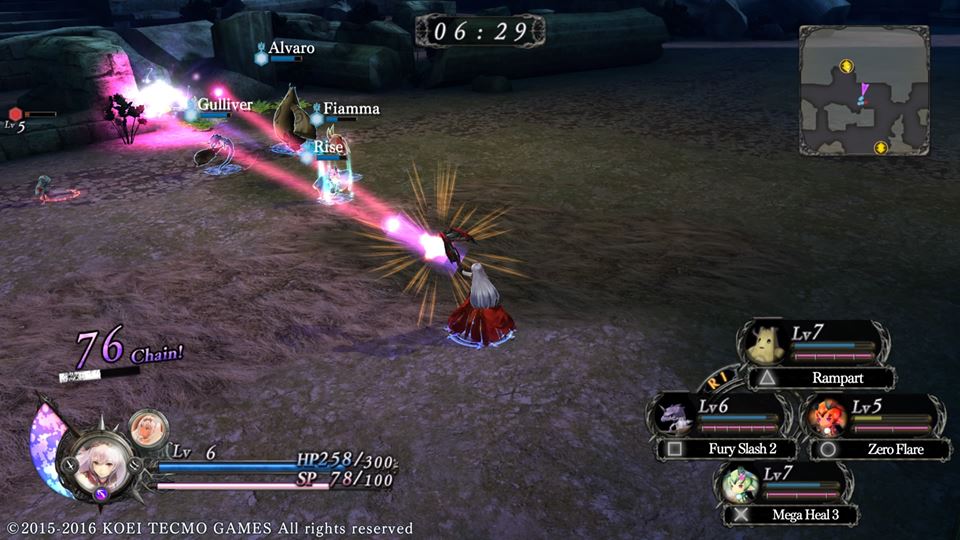Activate the Rampart servan skill

coord(818,379)
